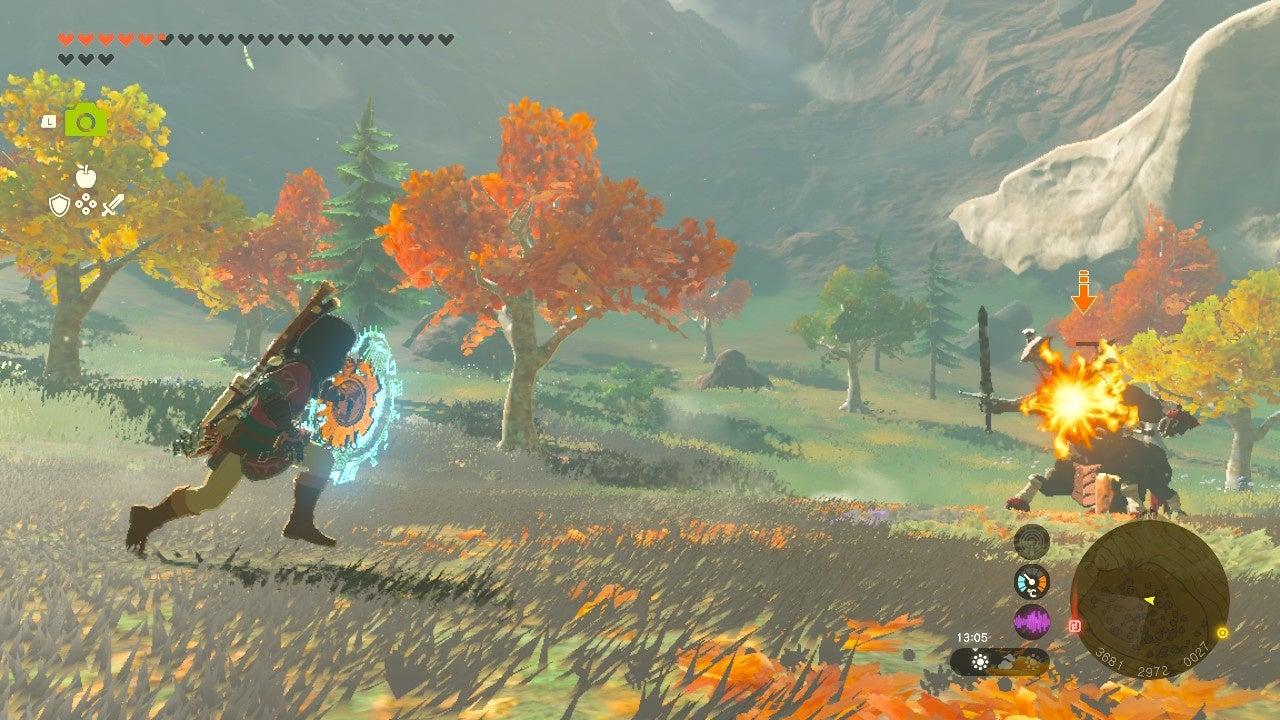The width and height of the screenshot is (1280, 720).
Task: Click the in-game clock showing 13:05
Action: pos(972,635)
